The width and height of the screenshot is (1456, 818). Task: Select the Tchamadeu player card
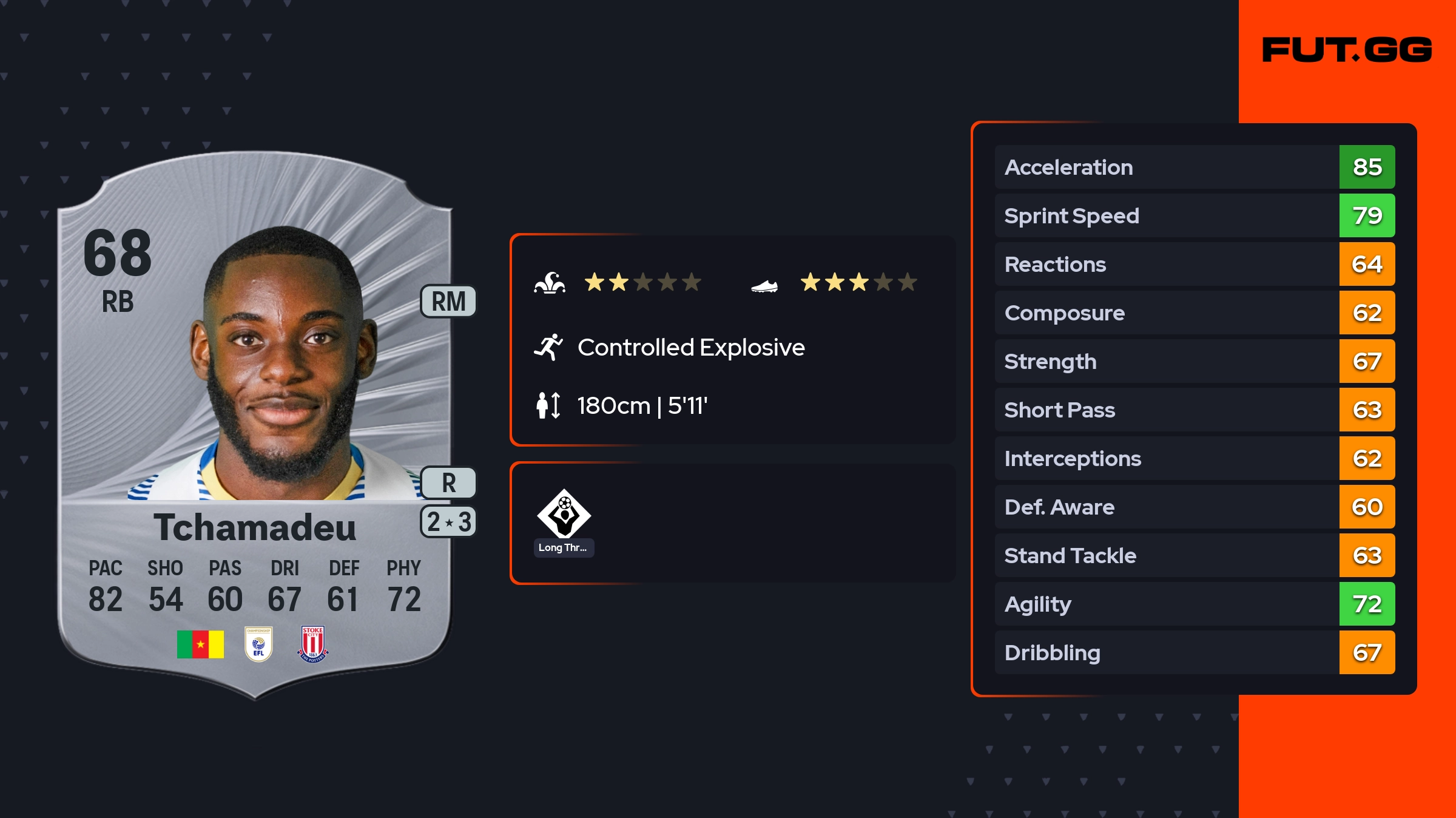(x=255, y=425)
